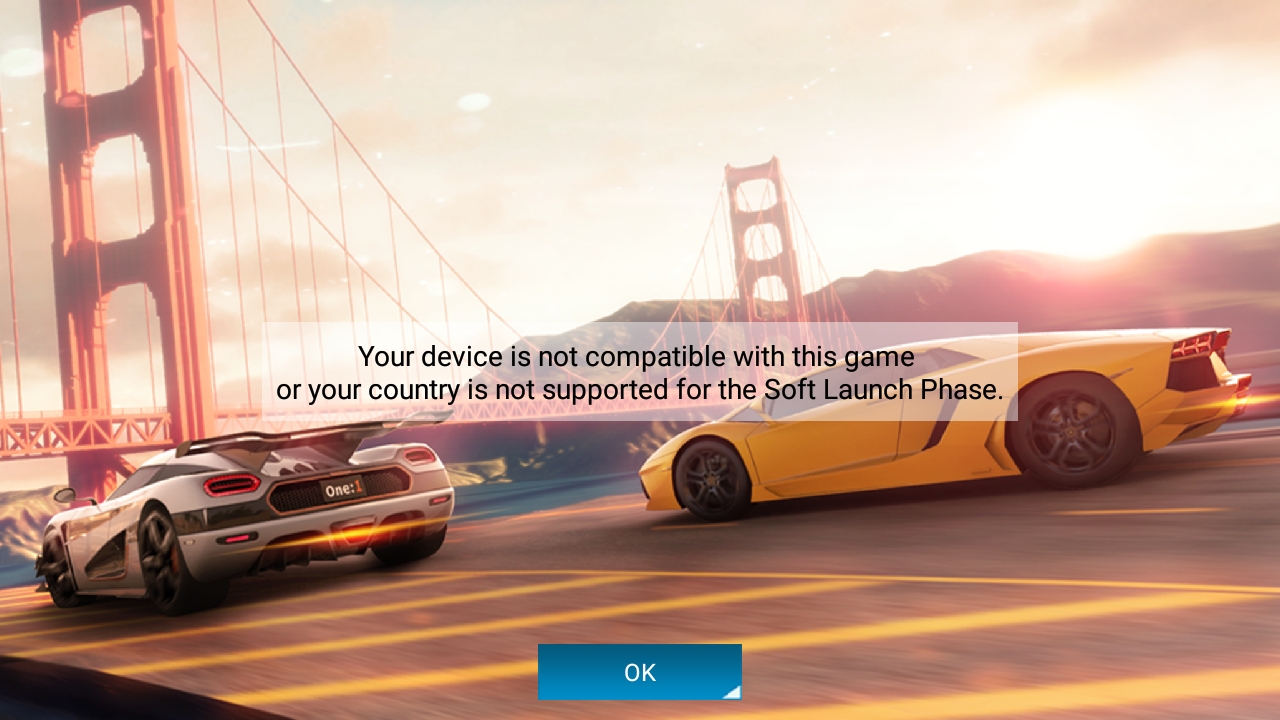Confirm the incompatibility message with OK

[640, 672]
